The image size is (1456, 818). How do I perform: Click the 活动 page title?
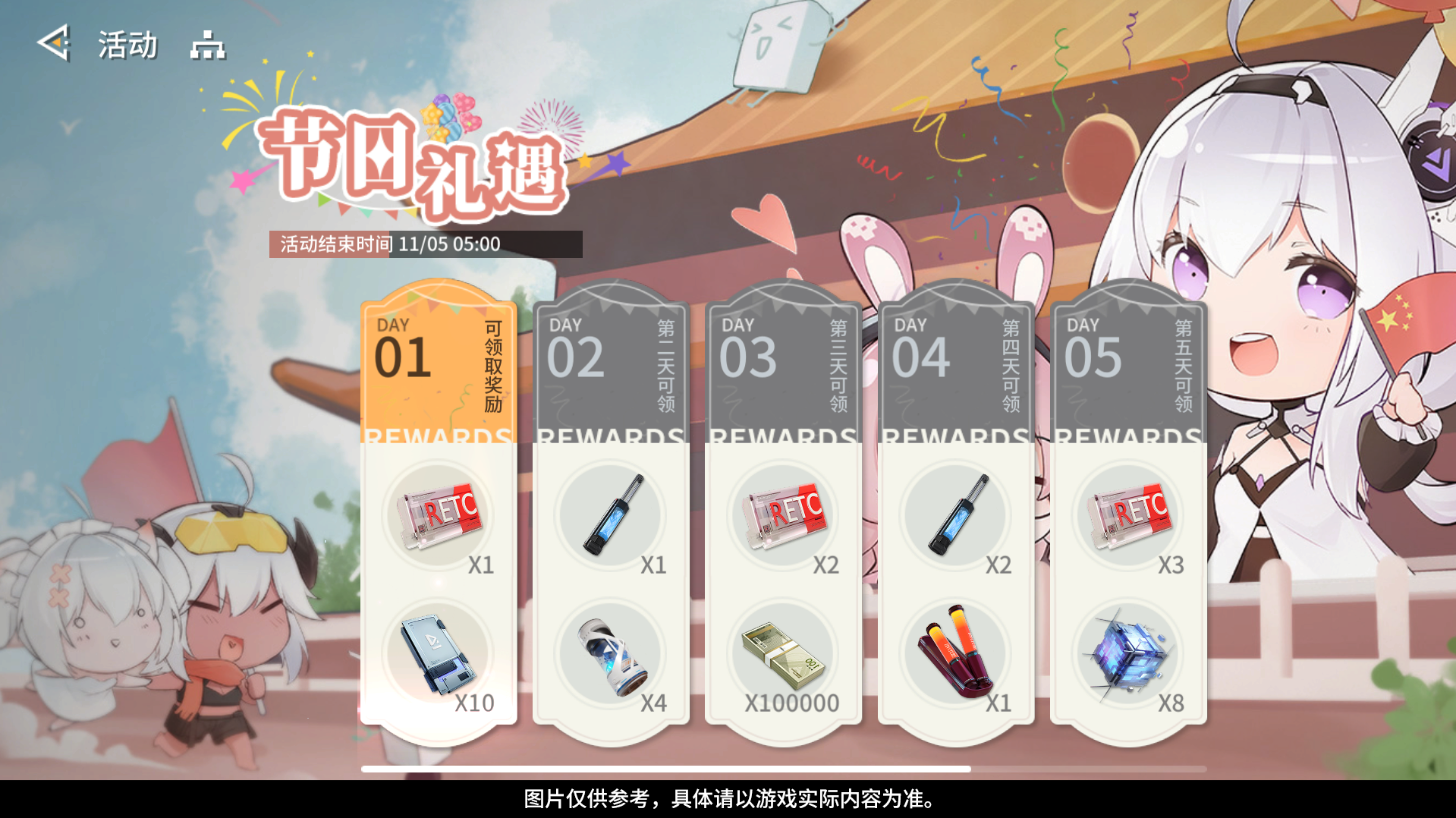126,44
